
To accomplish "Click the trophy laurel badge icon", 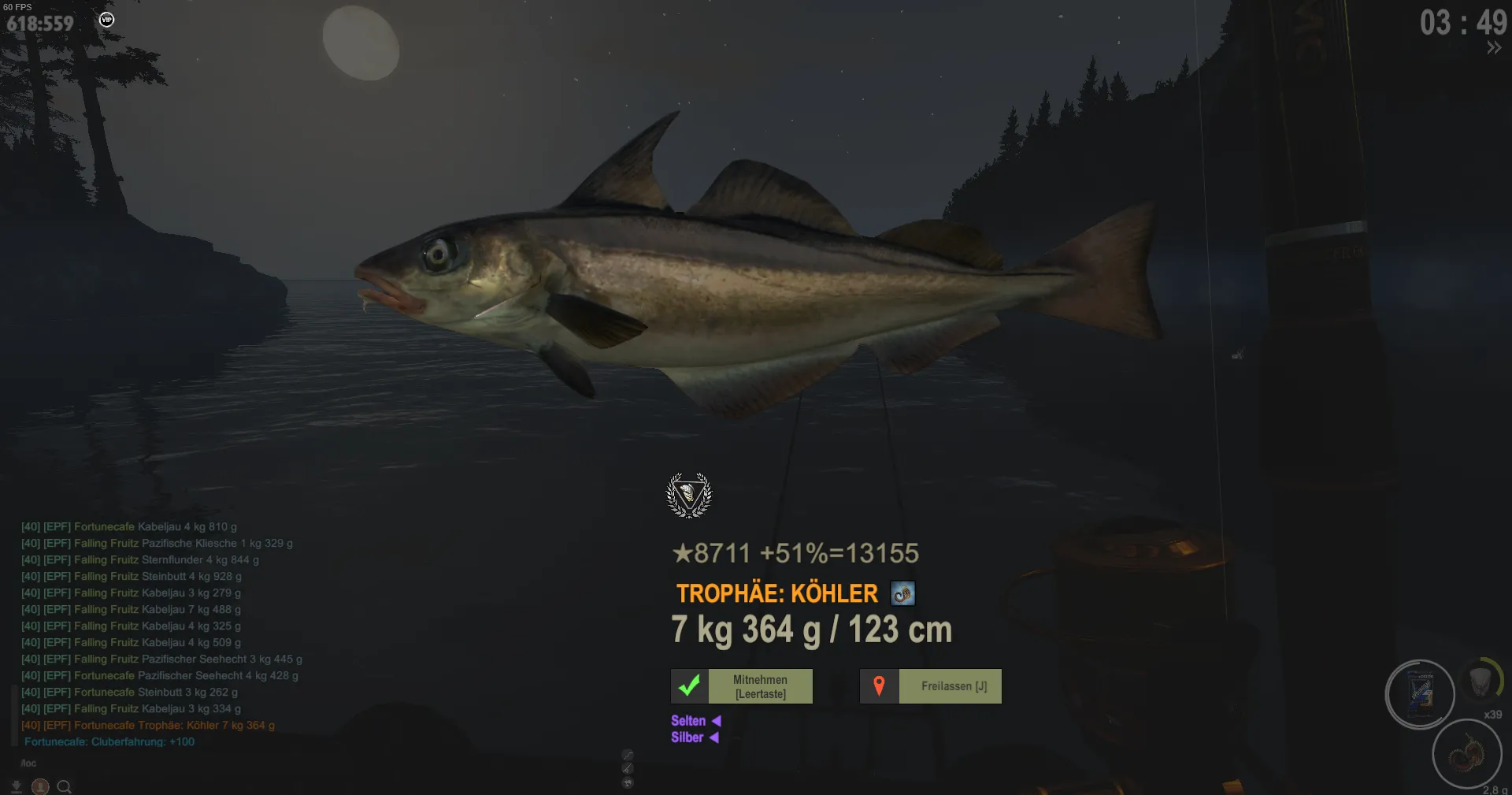I will pyautogui.click(x=689, y=495).
